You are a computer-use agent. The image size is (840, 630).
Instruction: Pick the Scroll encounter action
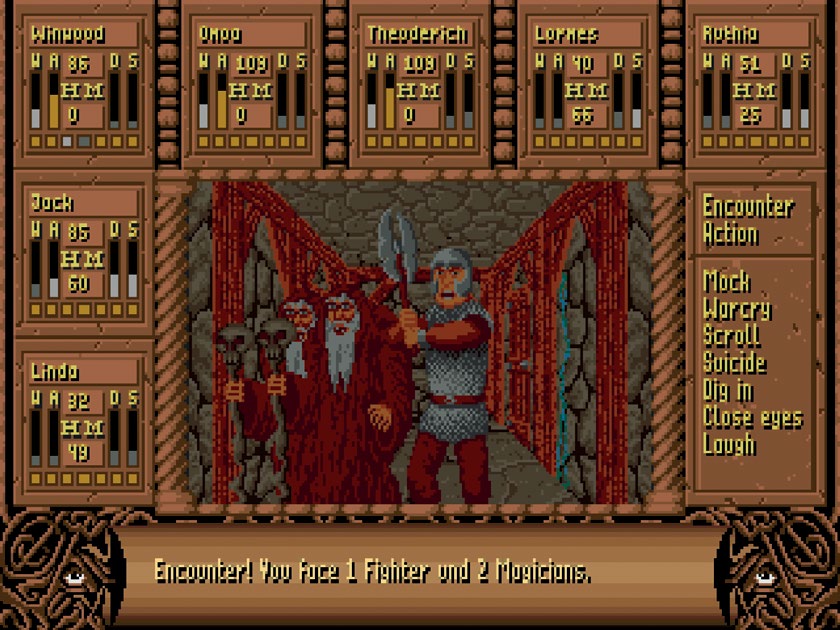point(732,335)
